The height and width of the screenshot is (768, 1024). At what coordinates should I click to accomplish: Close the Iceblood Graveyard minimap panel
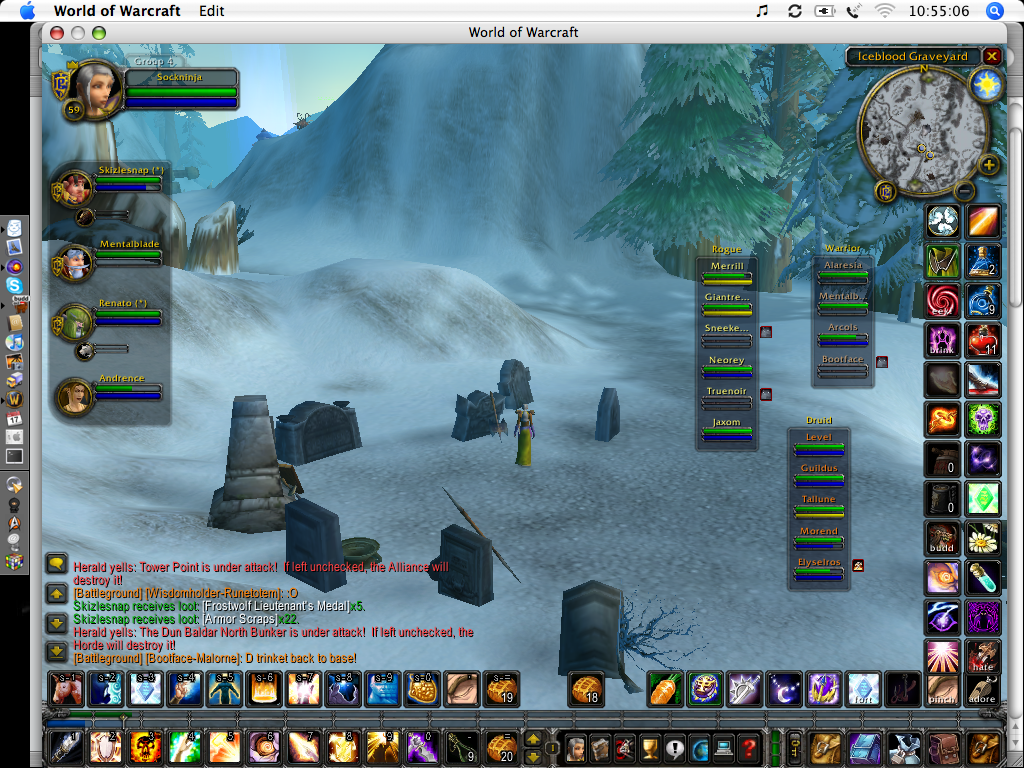[x=991, y=57]
